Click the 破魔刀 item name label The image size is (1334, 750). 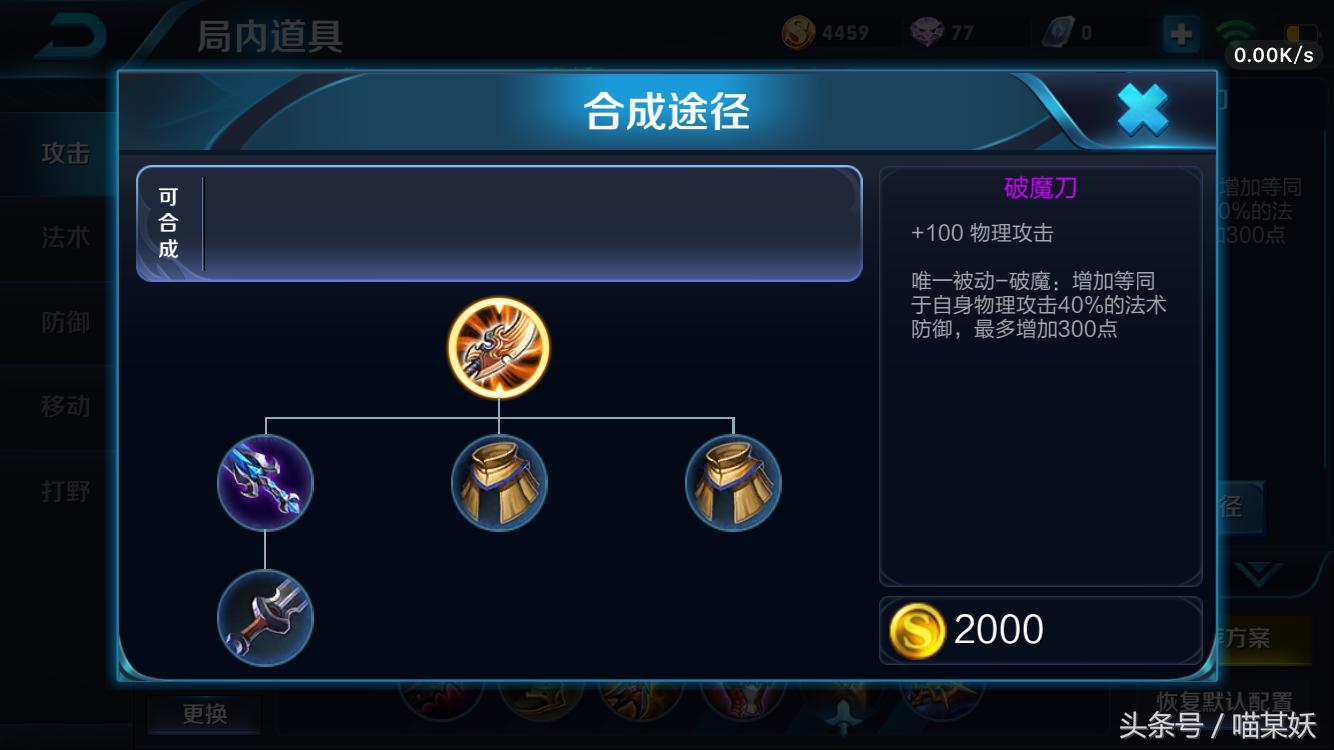[x=1040, y=190]
